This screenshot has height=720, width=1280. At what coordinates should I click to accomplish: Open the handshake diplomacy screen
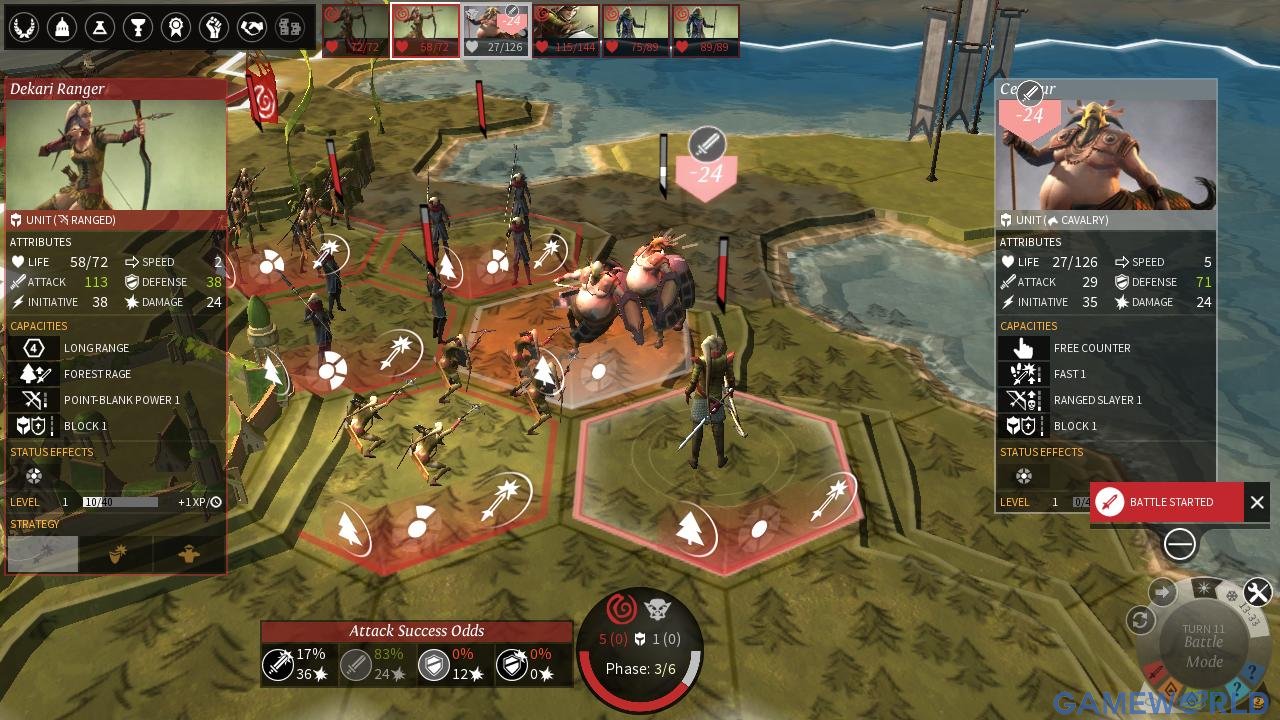251,28
